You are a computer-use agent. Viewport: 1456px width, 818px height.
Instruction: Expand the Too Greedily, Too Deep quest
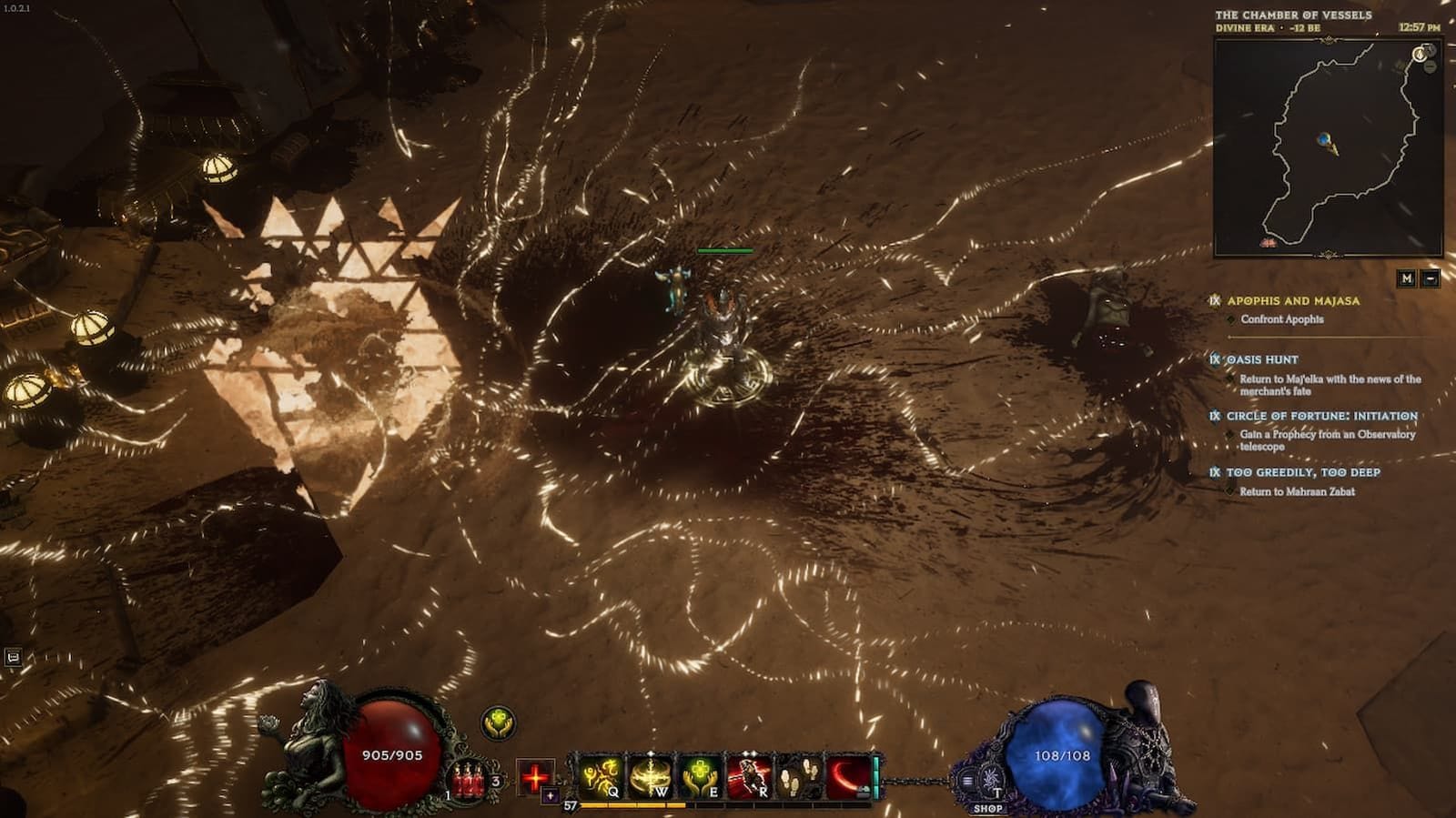[1303, 471]
